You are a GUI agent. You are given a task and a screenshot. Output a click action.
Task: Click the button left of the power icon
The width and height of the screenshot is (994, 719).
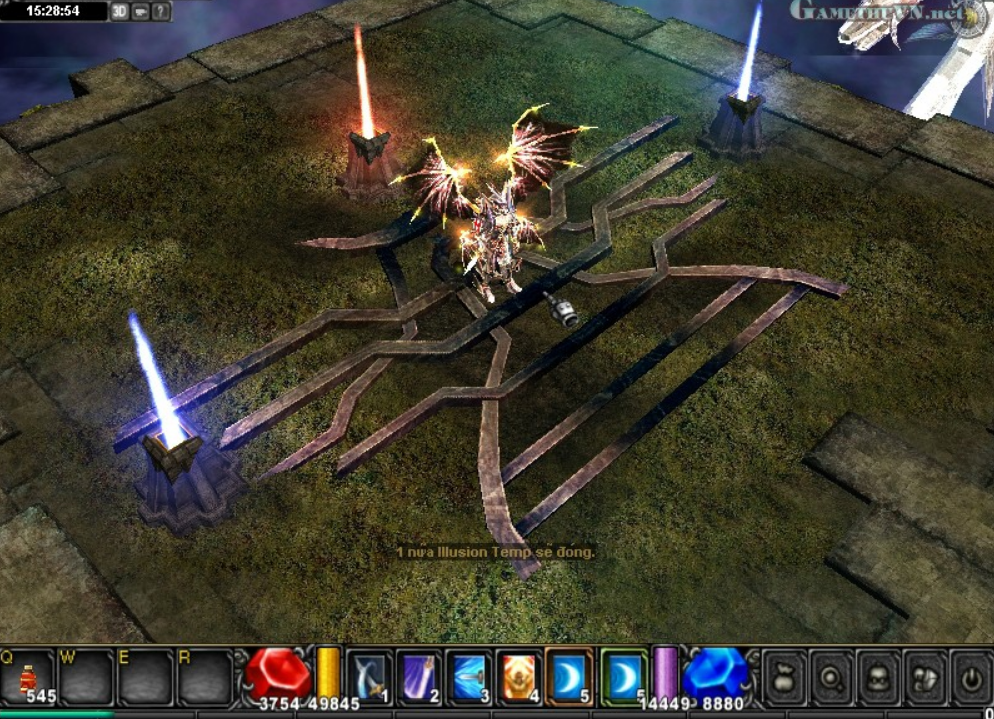(x=925, y=678)
